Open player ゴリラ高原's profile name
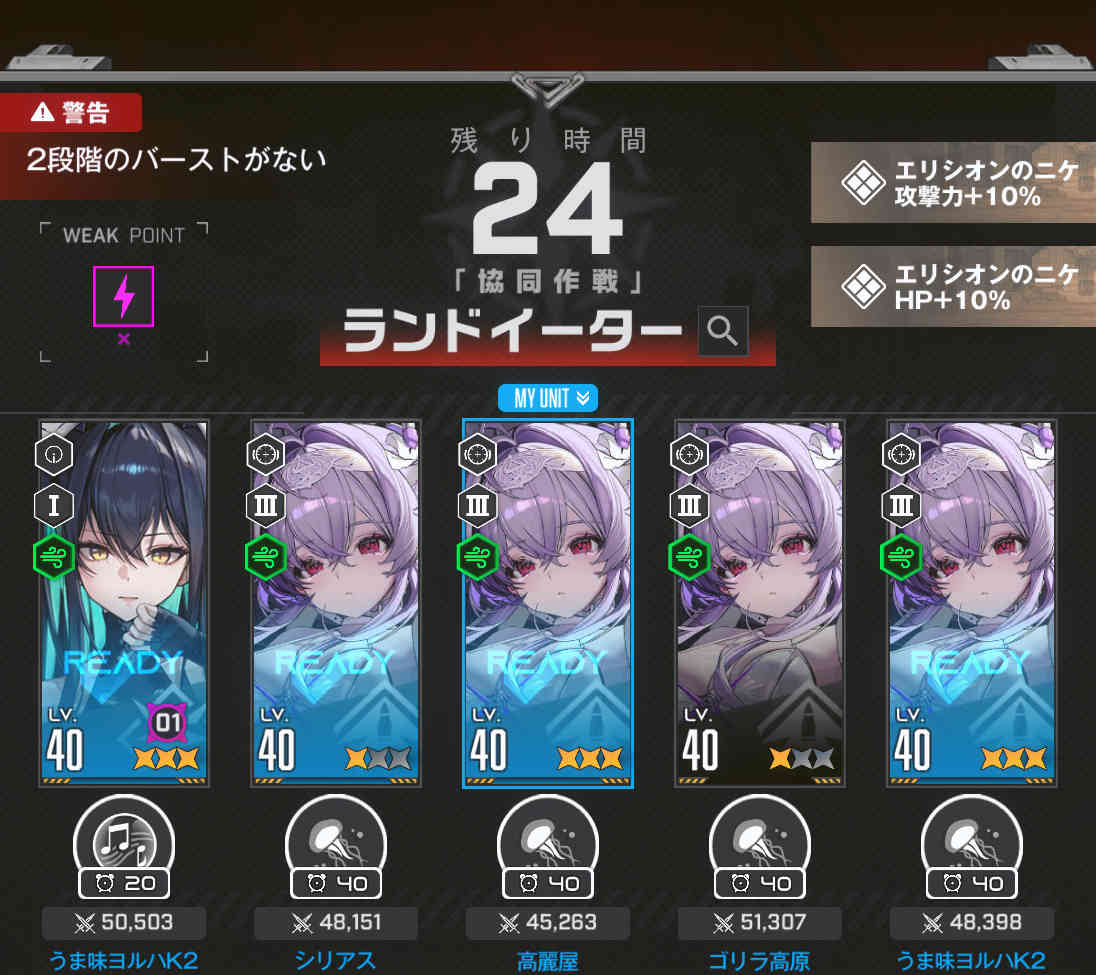 click(x=760, y=961)
